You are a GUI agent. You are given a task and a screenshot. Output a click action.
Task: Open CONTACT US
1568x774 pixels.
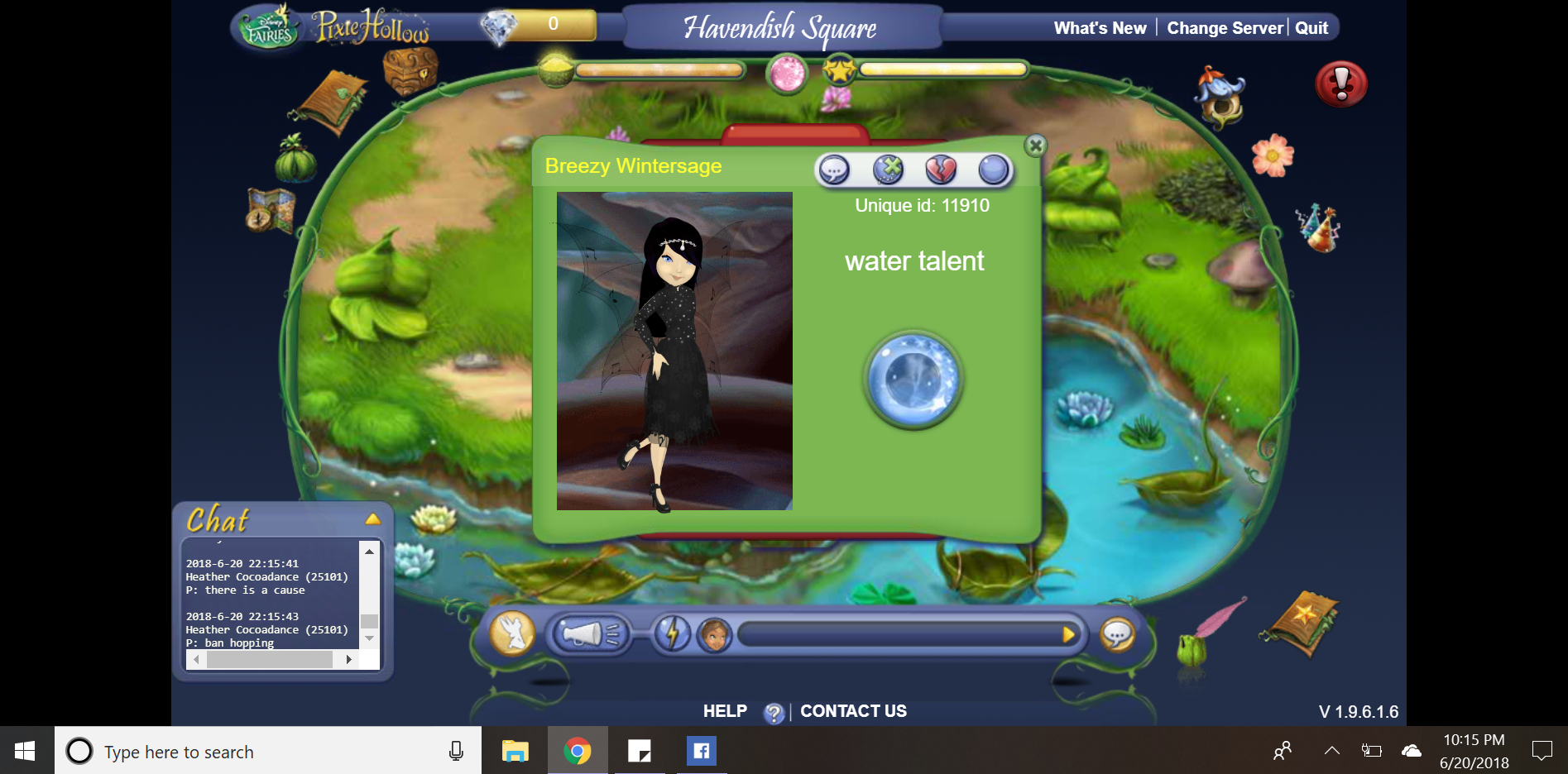(852, 710)
